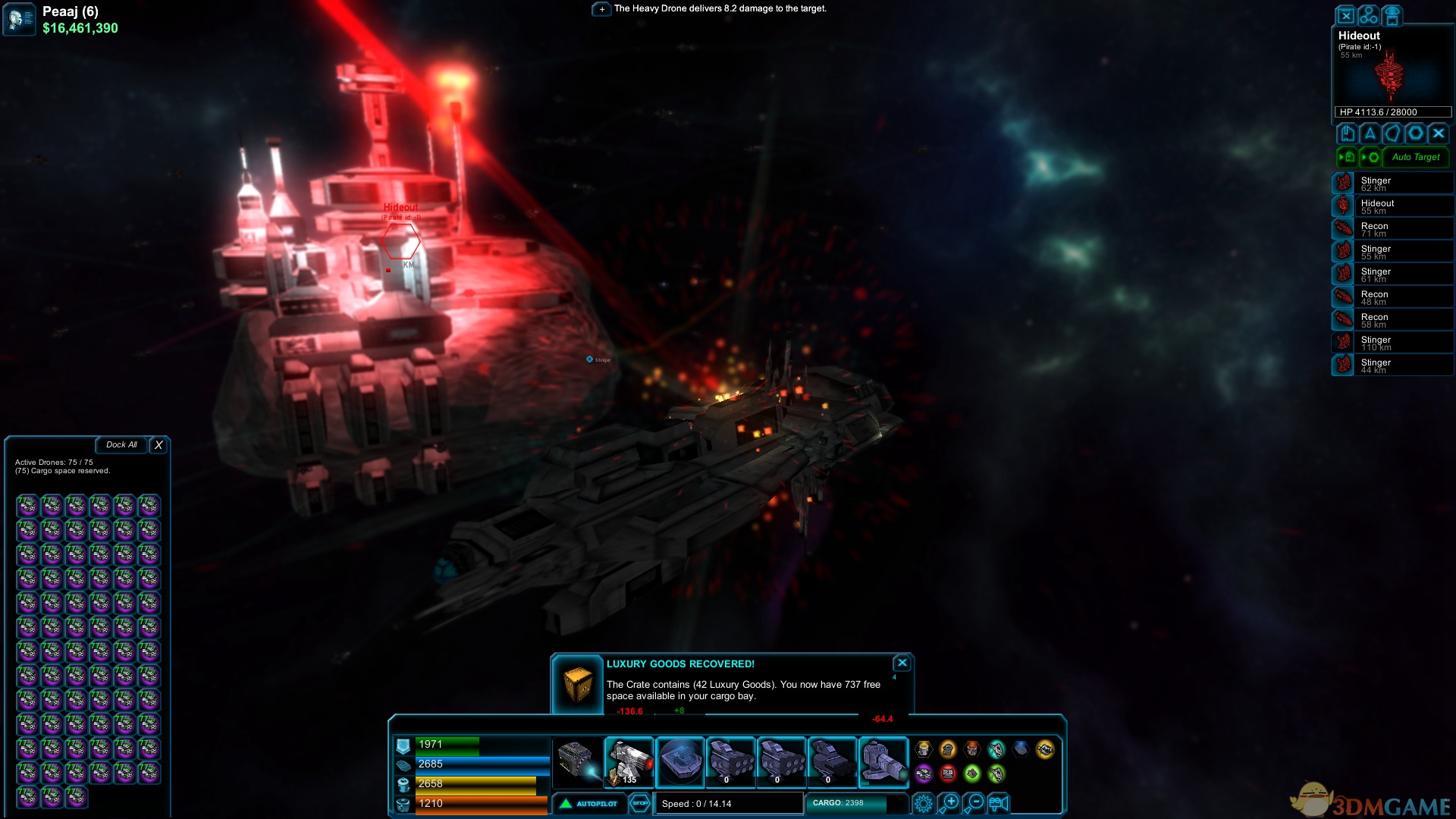Open the game settings gear icon
This screenshot has height=819, width=1456.
point(924,803)
